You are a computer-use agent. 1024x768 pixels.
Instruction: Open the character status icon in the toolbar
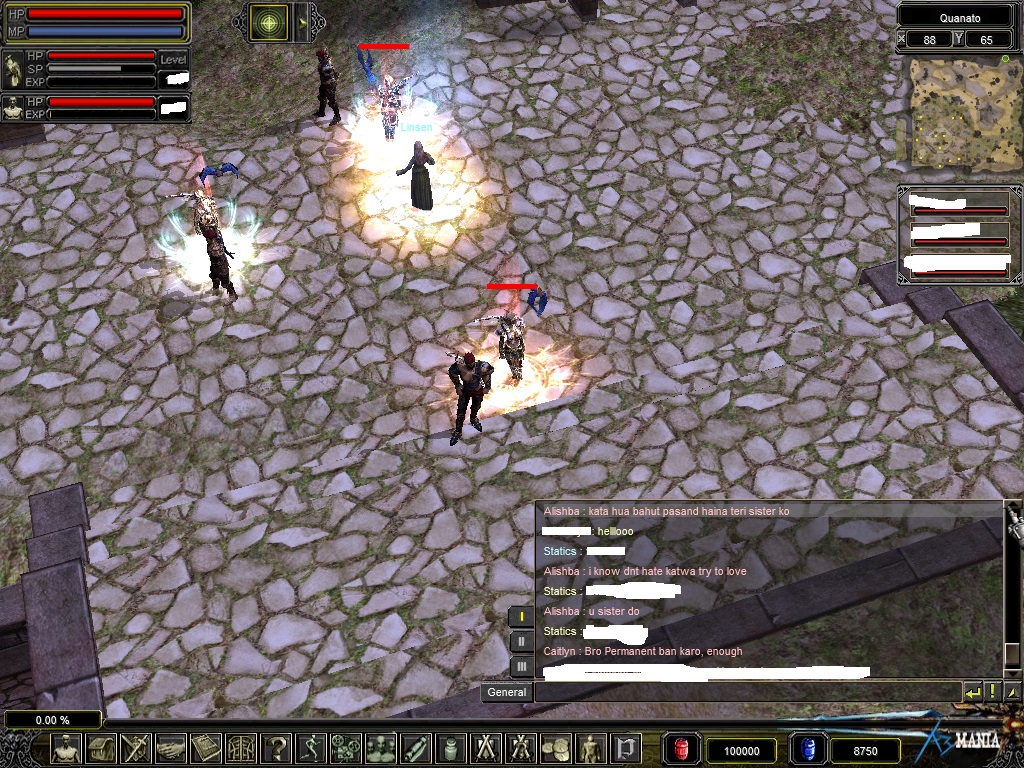pyautogui.click(x=67, y=748)
